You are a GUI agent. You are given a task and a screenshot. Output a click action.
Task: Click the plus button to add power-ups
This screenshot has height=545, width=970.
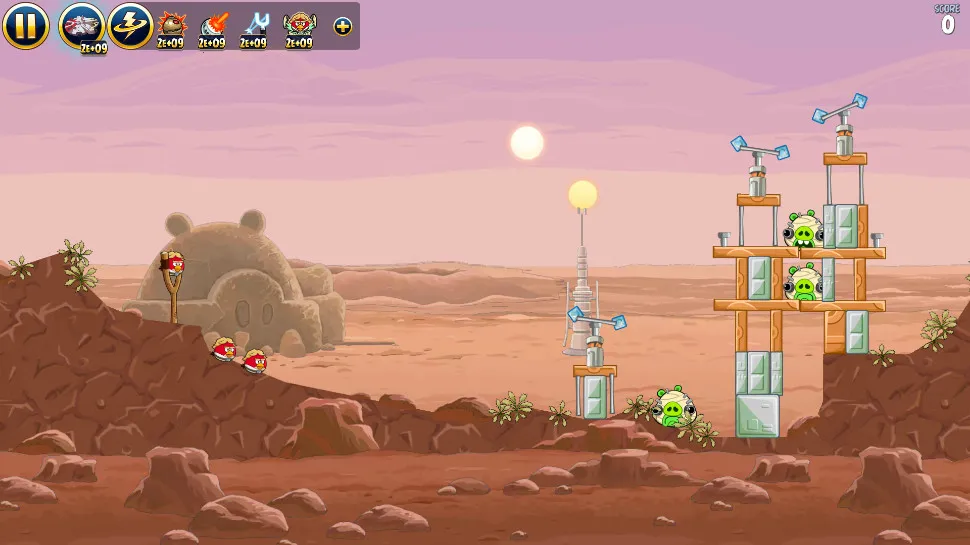[x=343, y=26]
